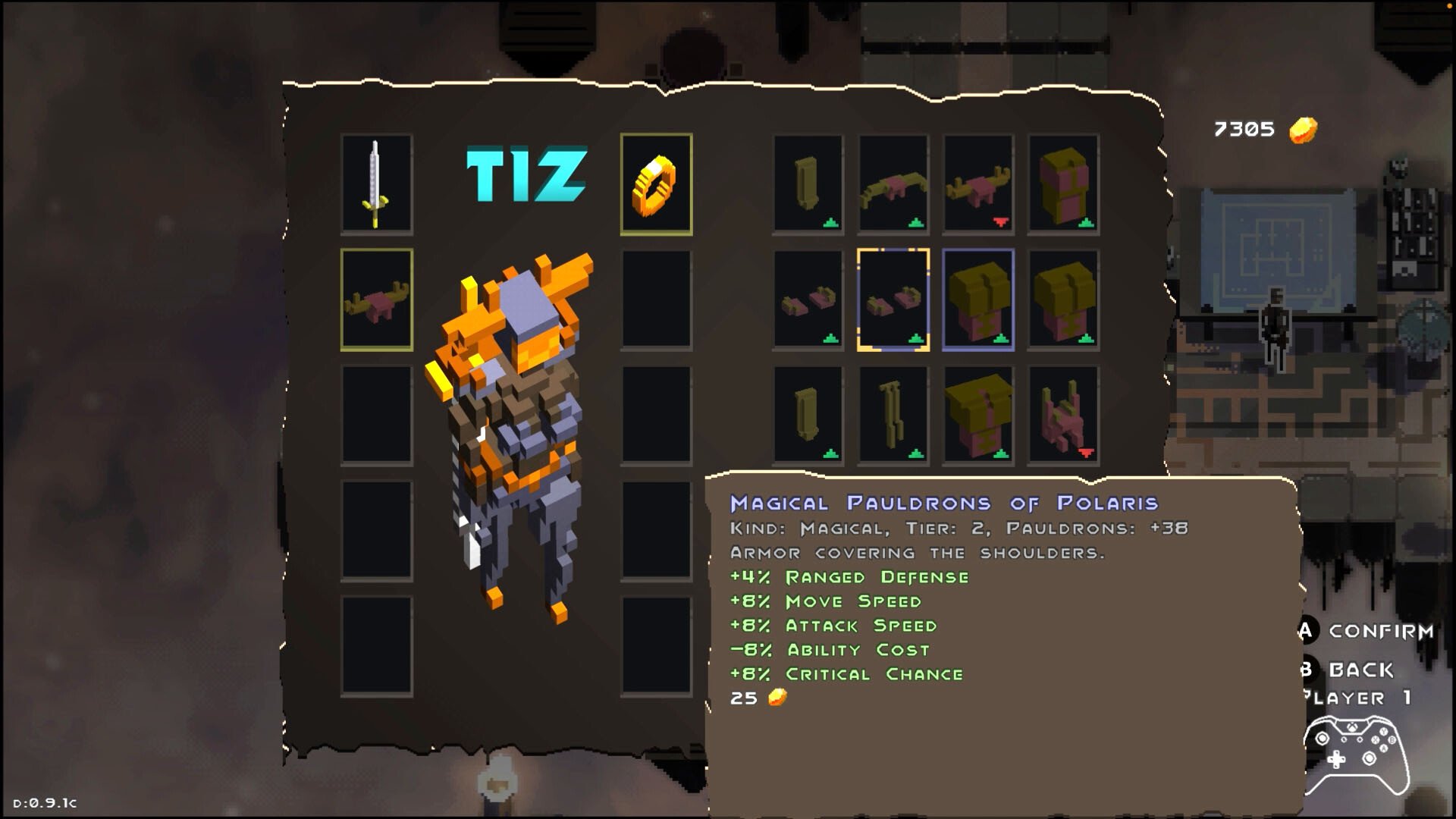
Task: Select the equipped sword slot
Action: tap(376, 184)
